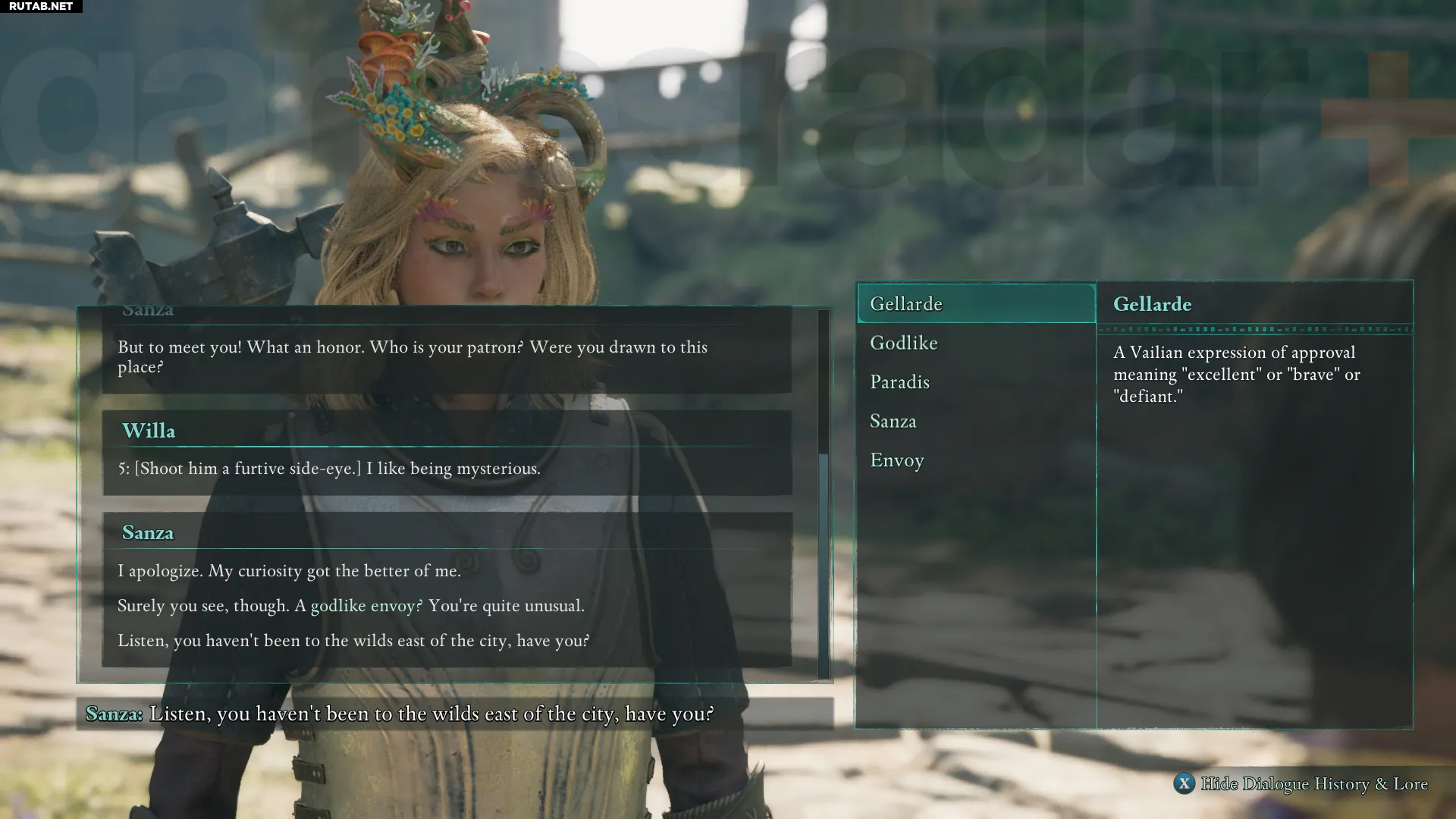
Task: Select the Gellarde lore entry
Action: (x=976, y=304)
